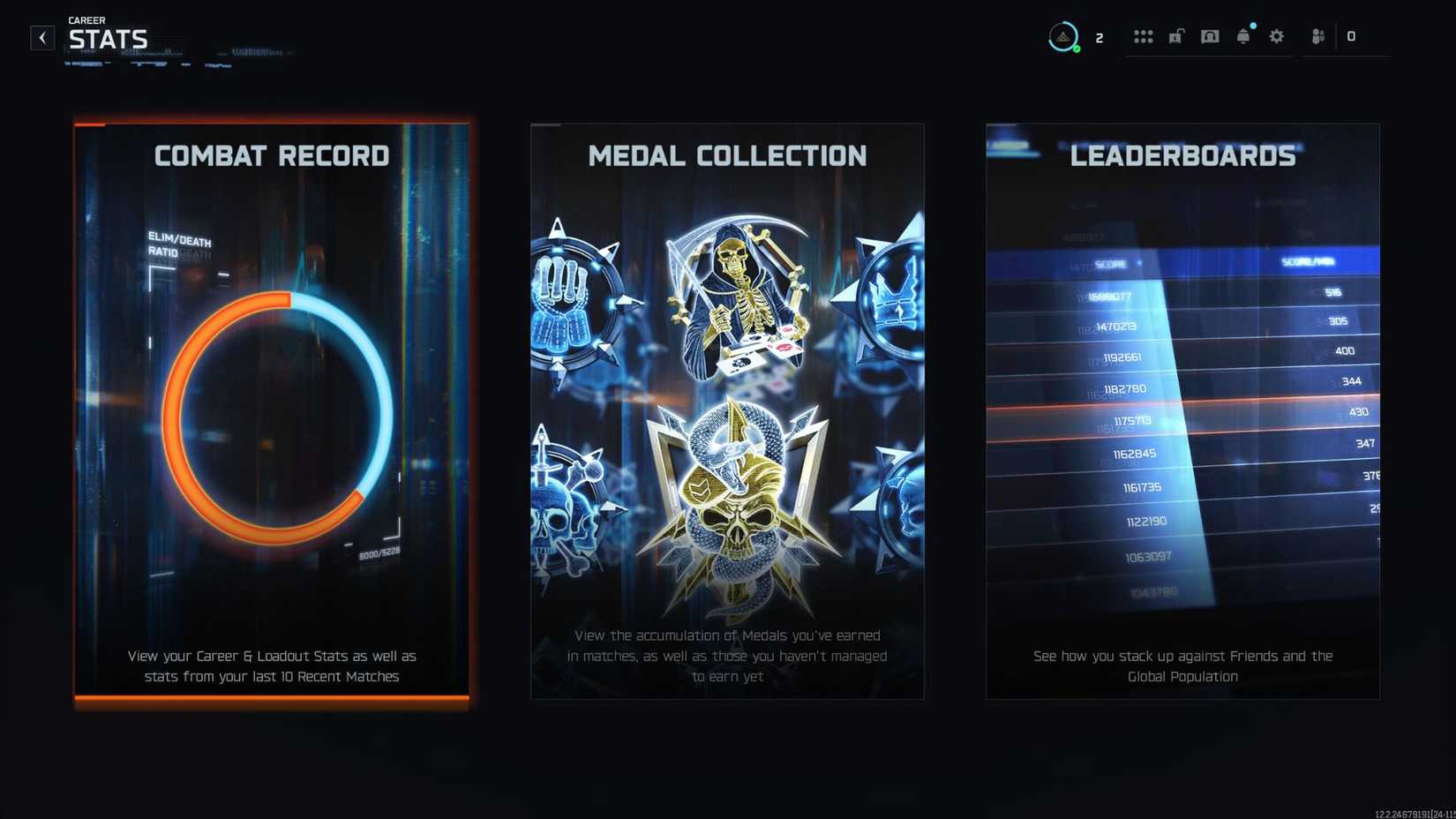
Task: Open the screen capture gallery icon
Action: tap(1209, 36)
